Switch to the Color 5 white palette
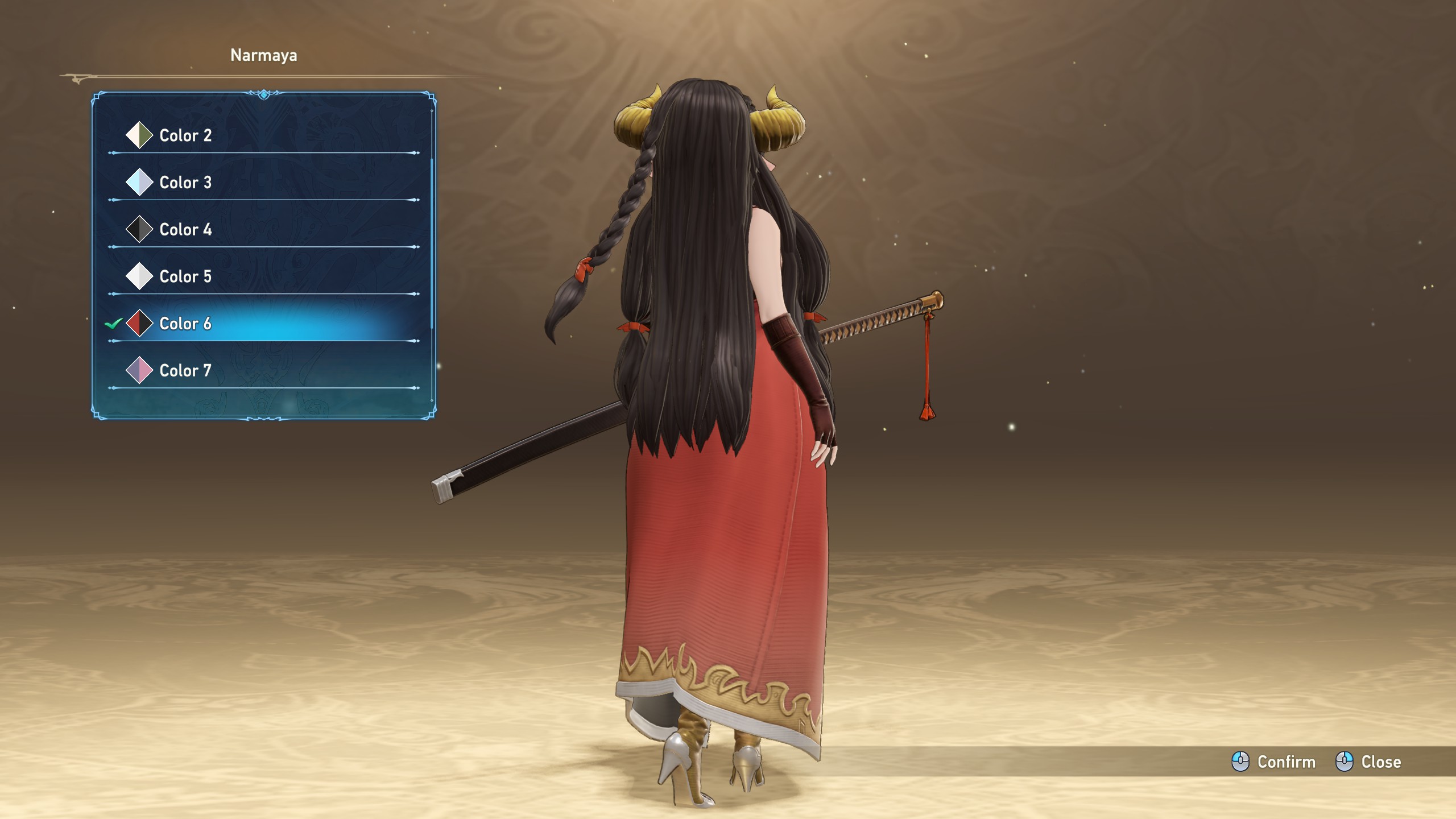Image resolution: width=1456 pixels, height=819 pixels. tap(185, 276)
